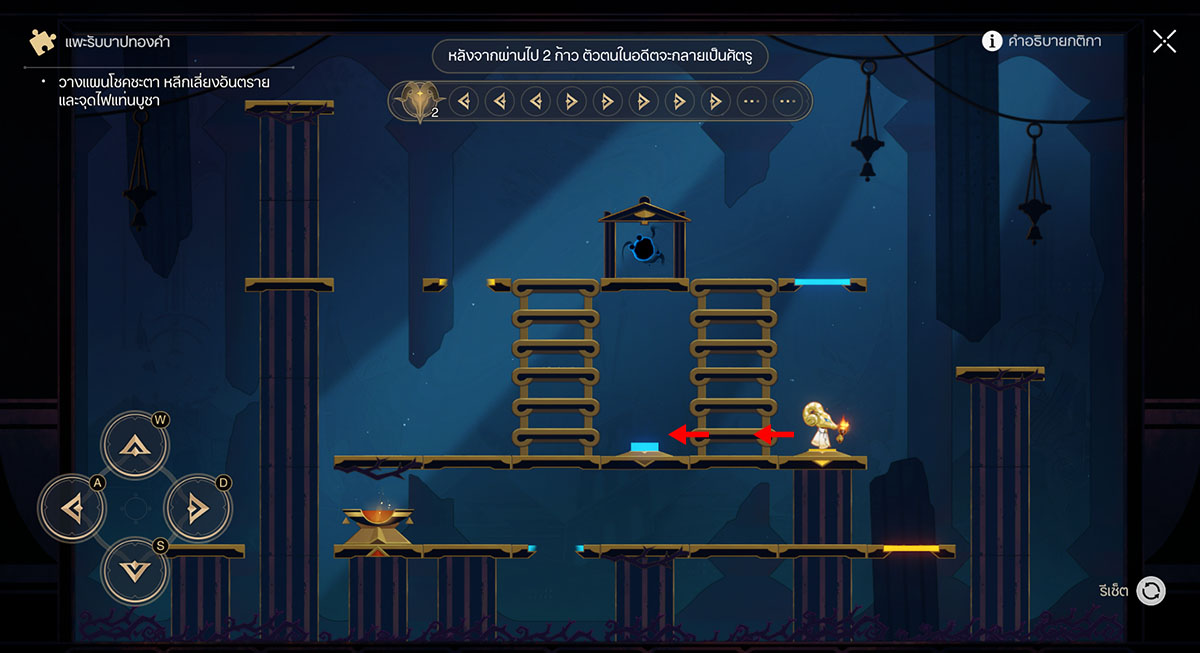Reset the puzzle with the reset button
Image resolution: width=1200 pixels, height=653 pixels.
(1151, 591)
